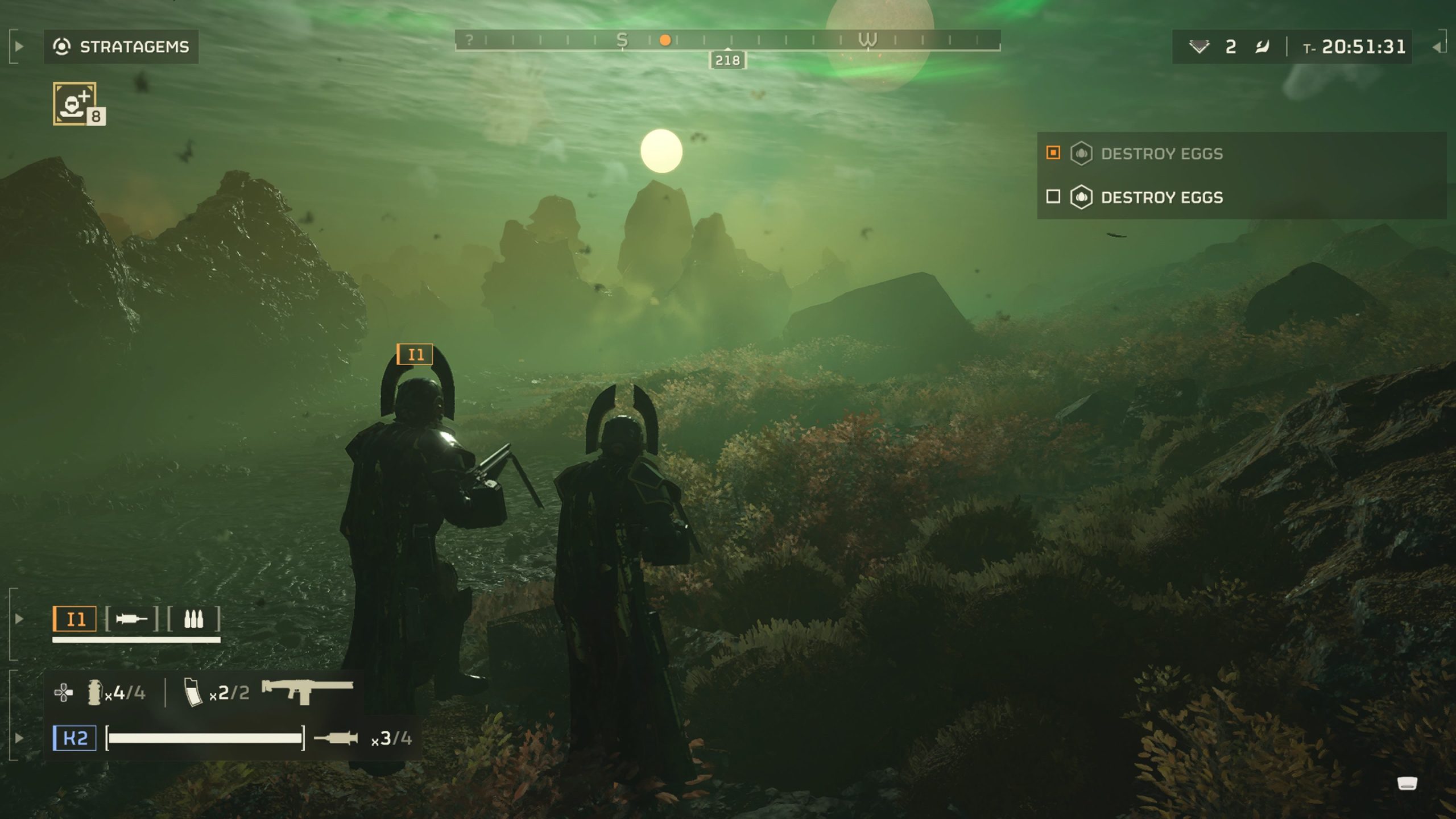Select the Reinforce stratagem icon
This screenshot has height=819, width=1456.
[75, 103]
